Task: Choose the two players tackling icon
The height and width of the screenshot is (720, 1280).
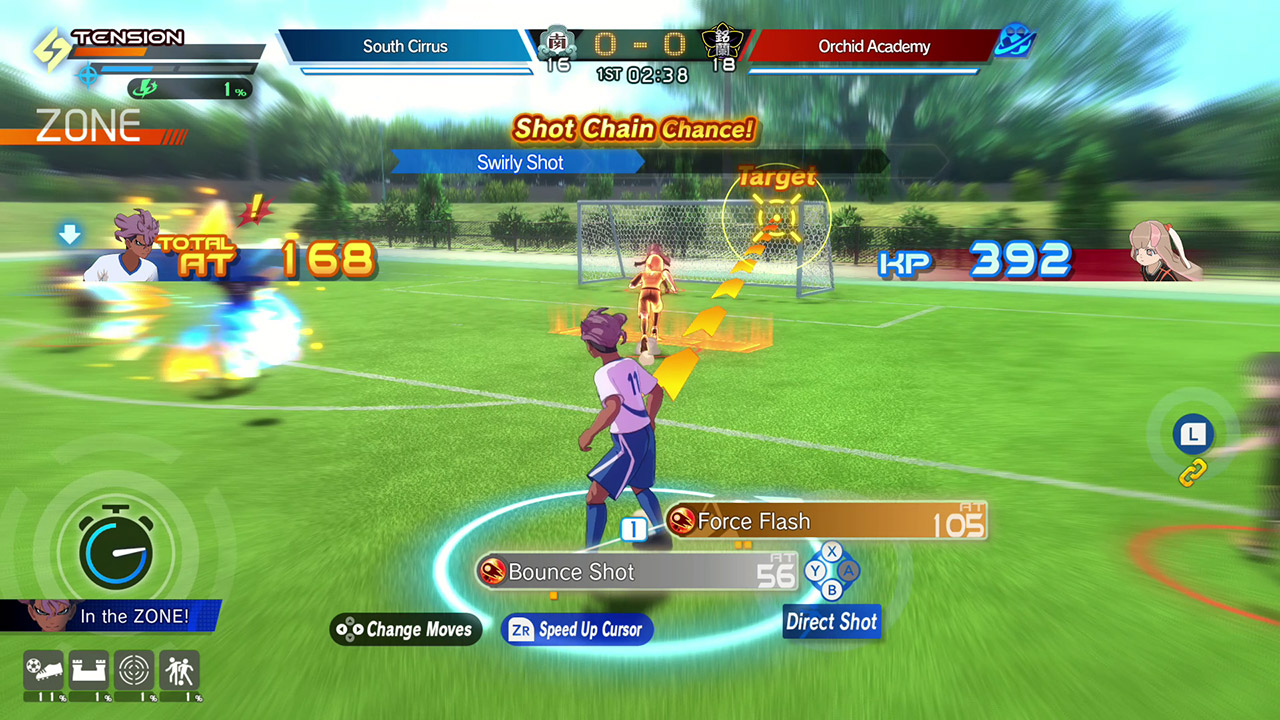Action: click(179, 670)
